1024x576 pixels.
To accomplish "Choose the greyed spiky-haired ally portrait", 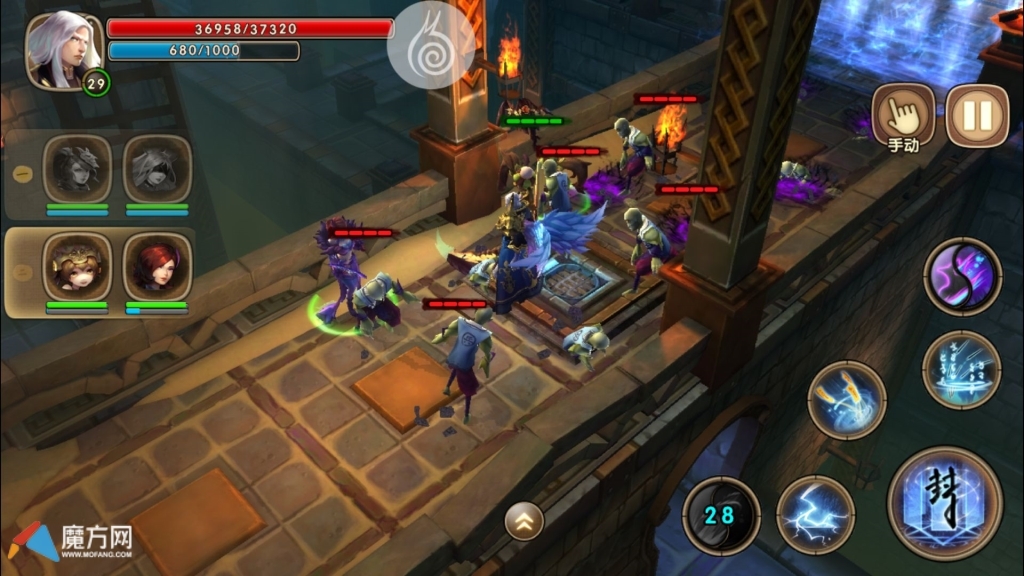I will (77, 169).
